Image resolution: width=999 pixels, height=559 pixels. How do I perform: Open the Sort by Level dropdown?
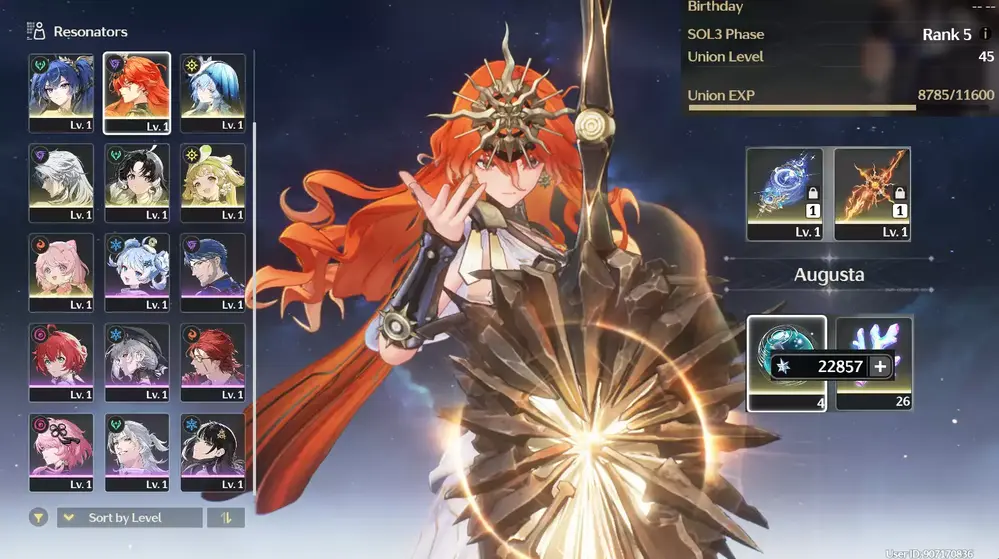click(x=130, y=517)
